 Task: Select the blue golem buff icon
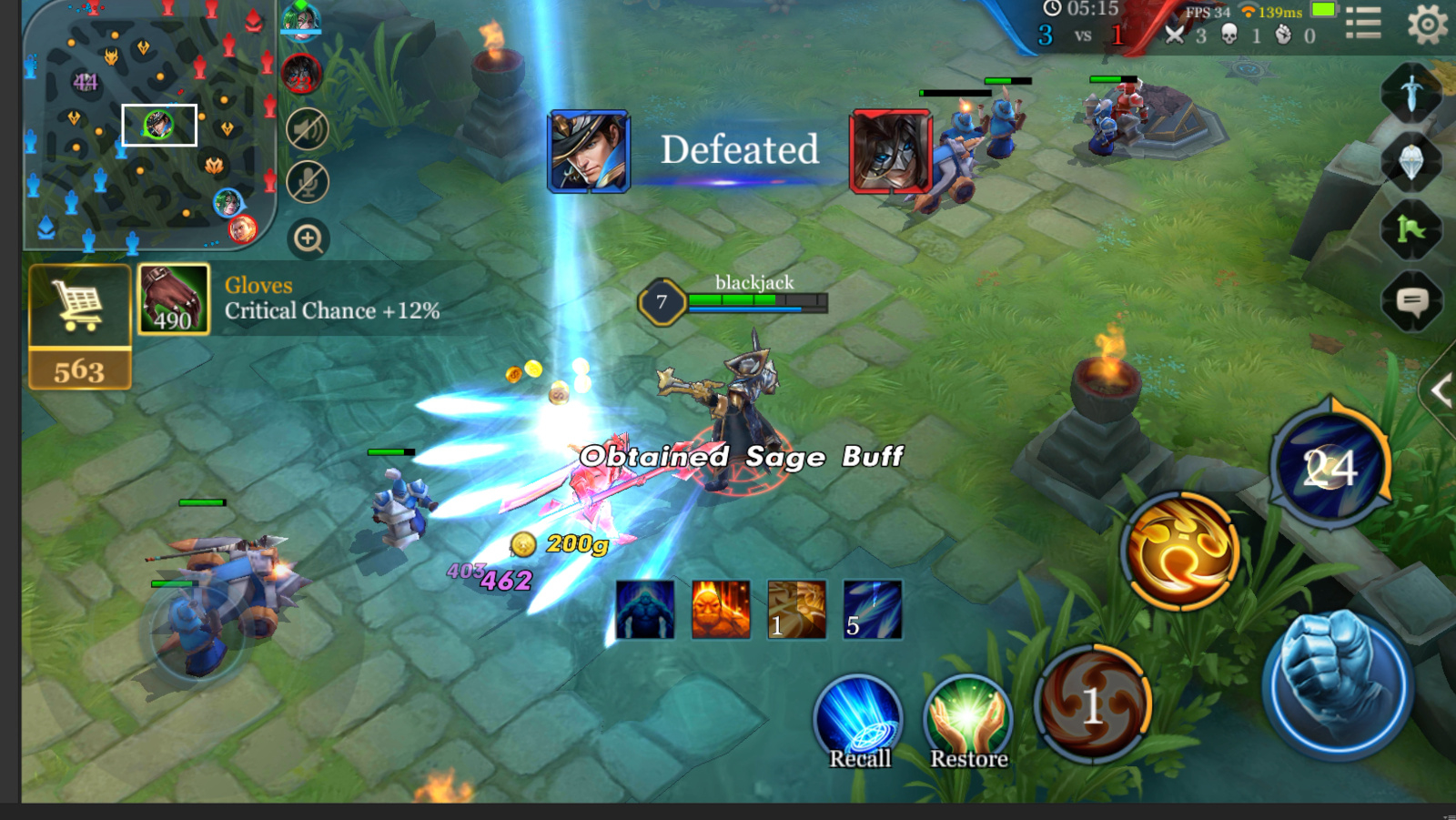point(645,610)
